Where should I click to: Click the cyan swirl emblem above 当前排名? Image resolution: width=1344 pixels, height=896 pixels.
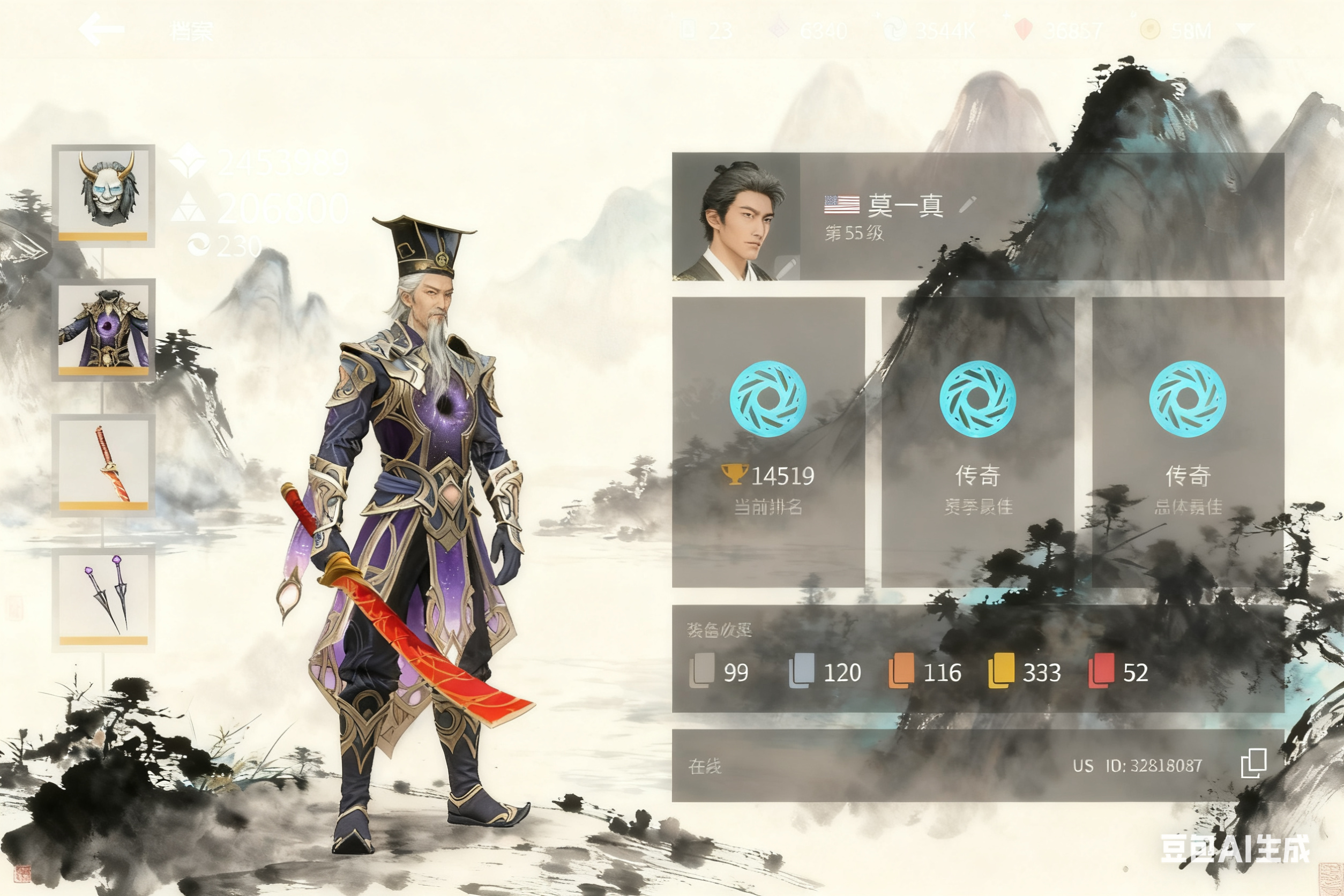(770, 400)
